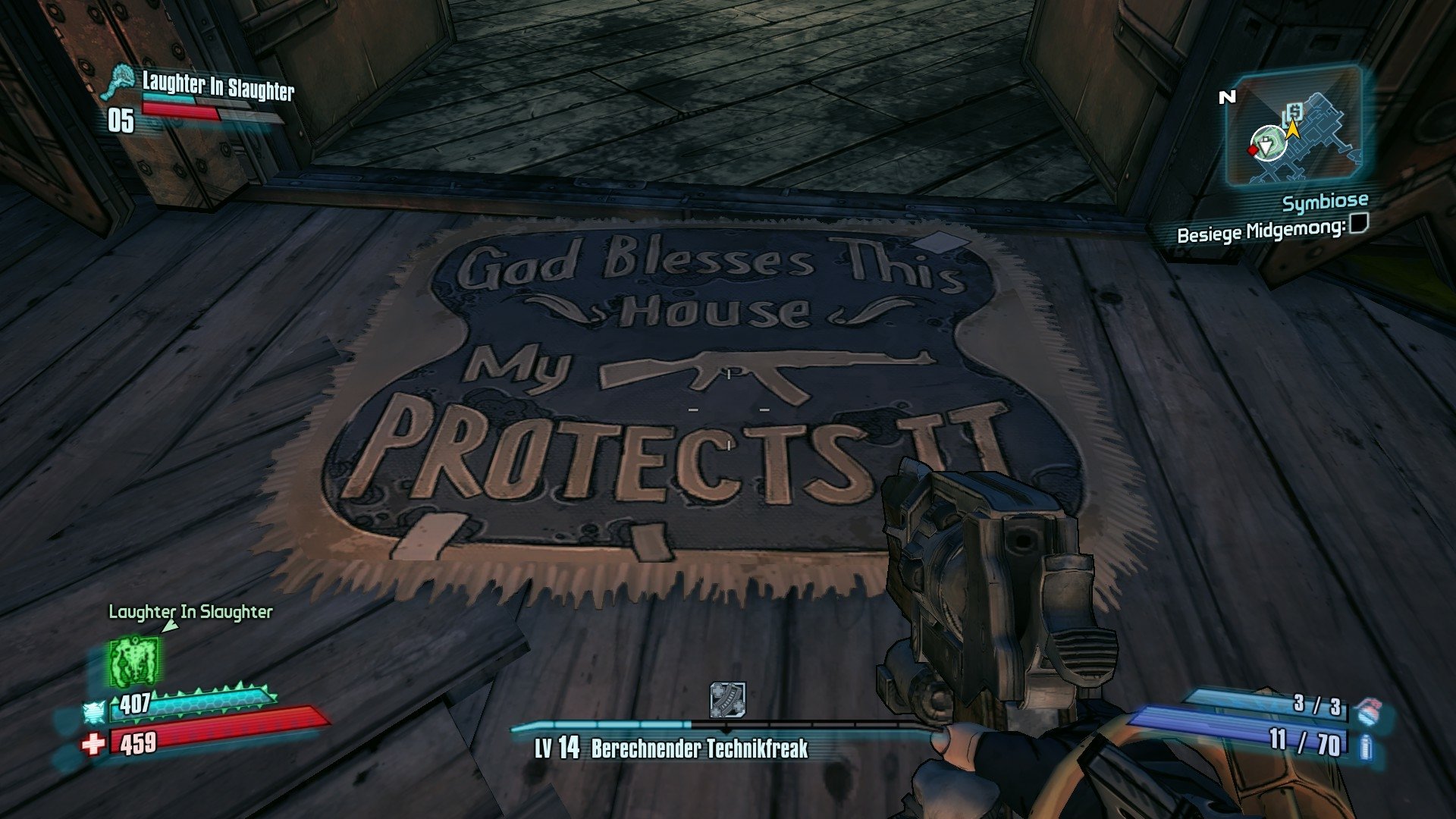The width and height of the screenshot is (1456, 819).
Task: Click the fast travel station icon on the minimap
Action: (1293, 112)
